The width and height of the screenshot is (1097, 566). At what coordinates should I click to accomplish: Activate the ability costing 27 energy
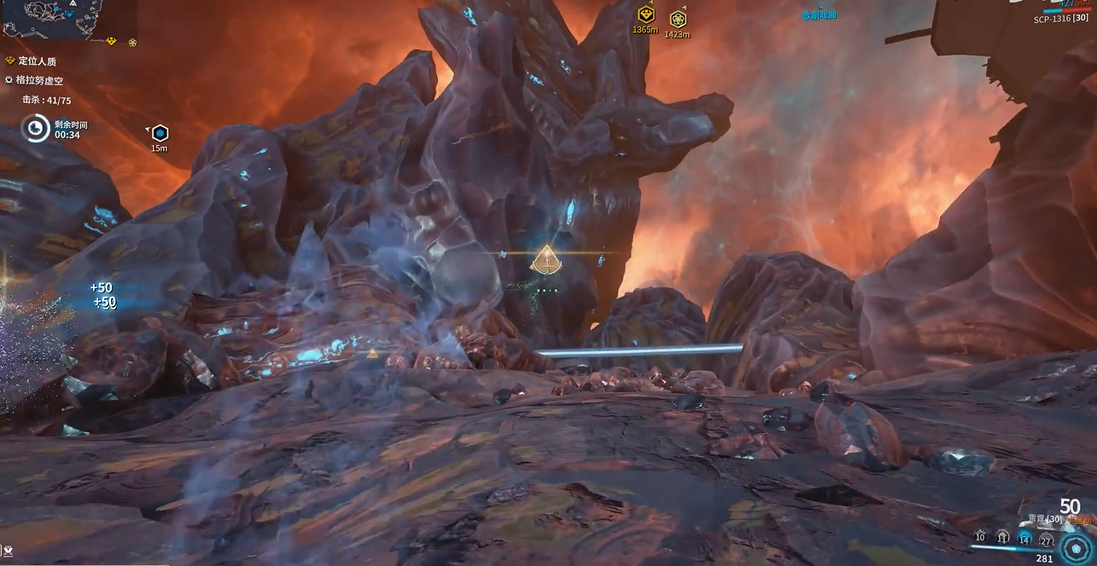[x=1046, y=540]
